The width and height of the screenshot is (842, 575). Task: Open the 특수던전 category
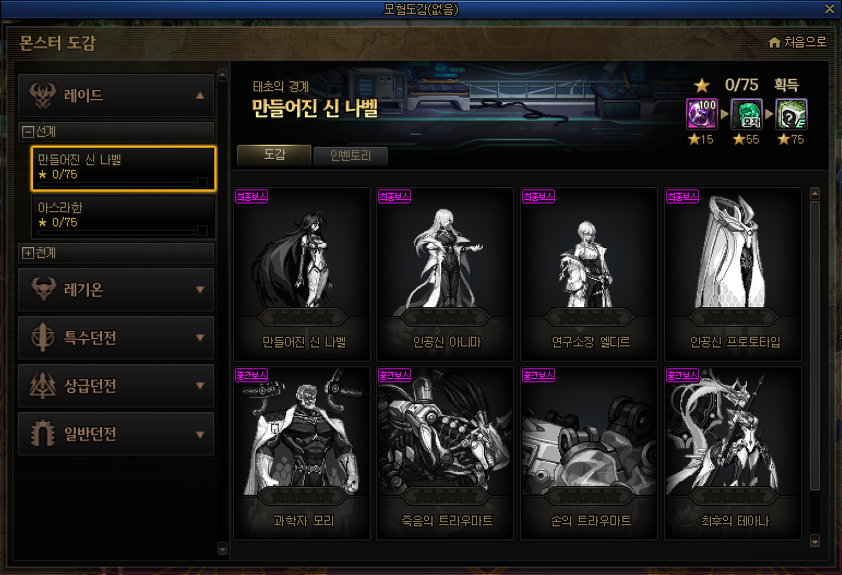116,338
